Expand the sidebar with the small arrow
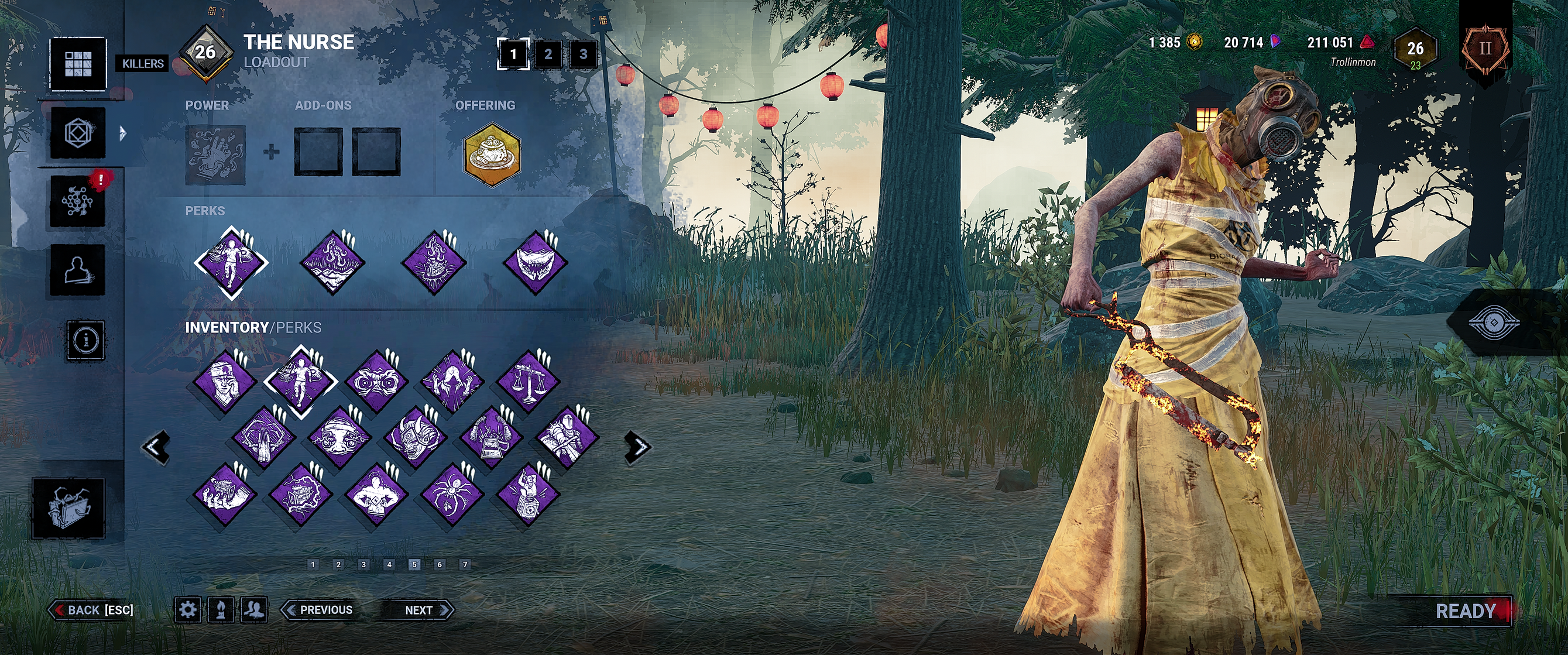1568x655 pixels. pyautogui.click(x=122, y=133)
